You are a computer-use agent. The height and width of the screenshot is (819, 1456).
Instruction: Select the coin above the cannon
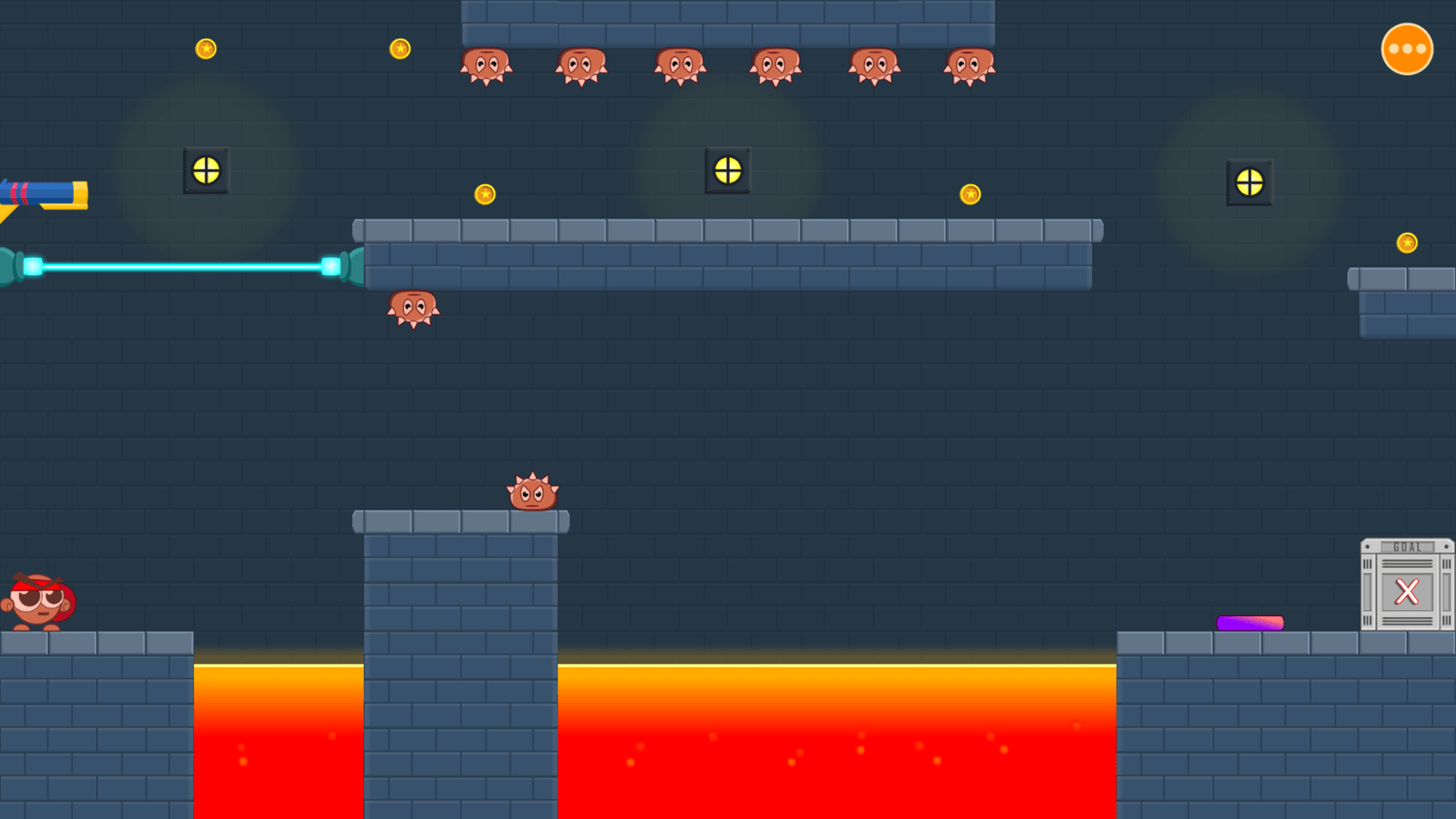point(206,47)
